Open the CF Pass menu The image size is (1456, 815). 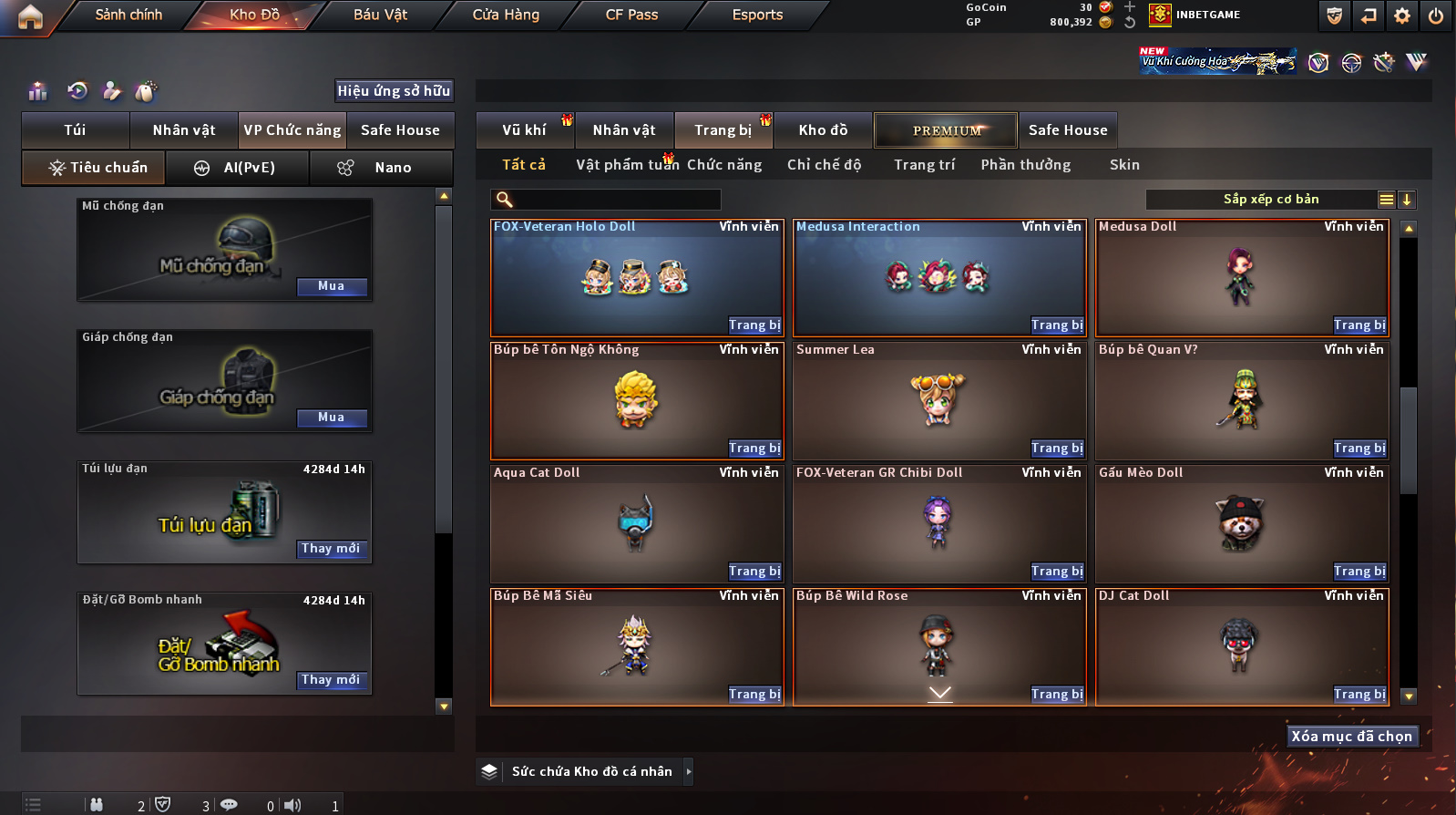[631, 15]
